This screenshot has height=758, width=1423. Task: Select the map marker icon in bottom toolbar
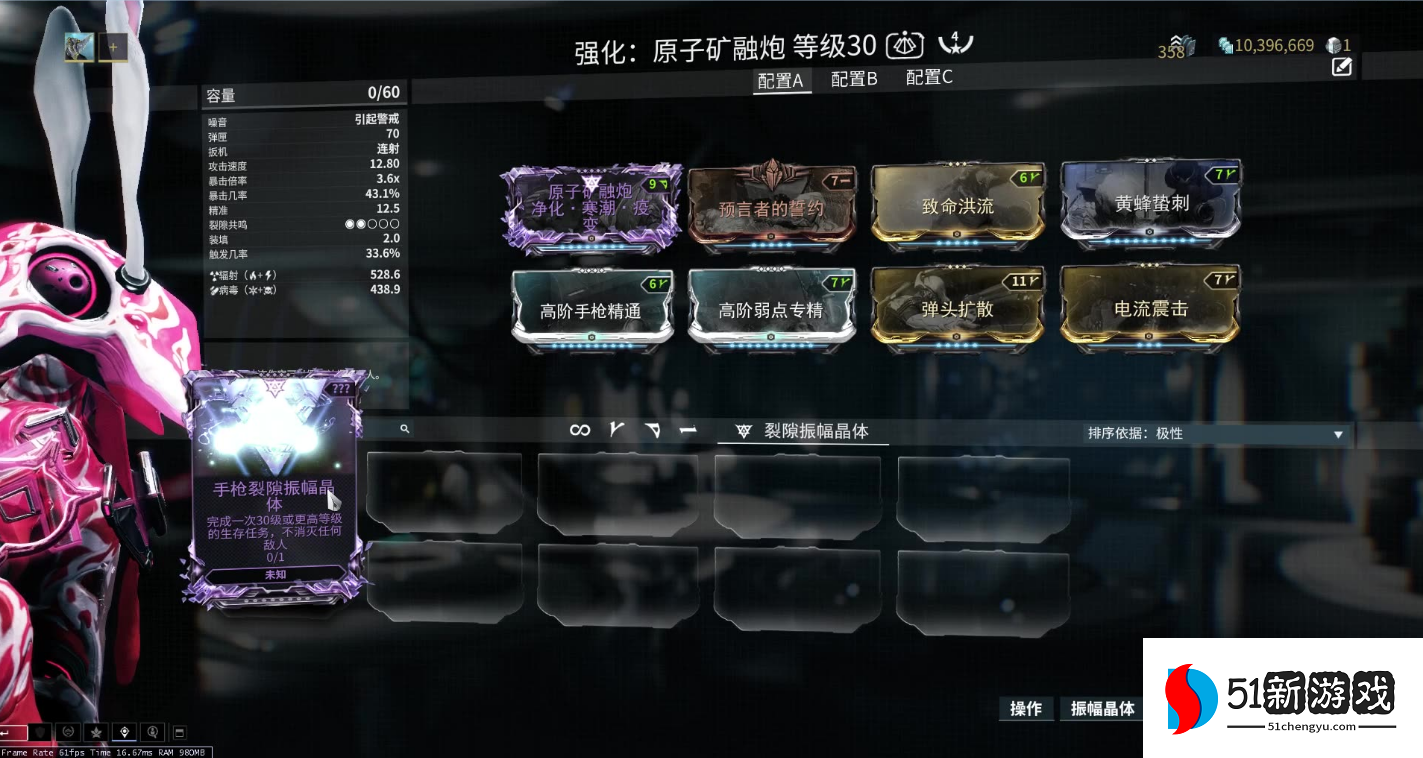[x=124, y=732]
